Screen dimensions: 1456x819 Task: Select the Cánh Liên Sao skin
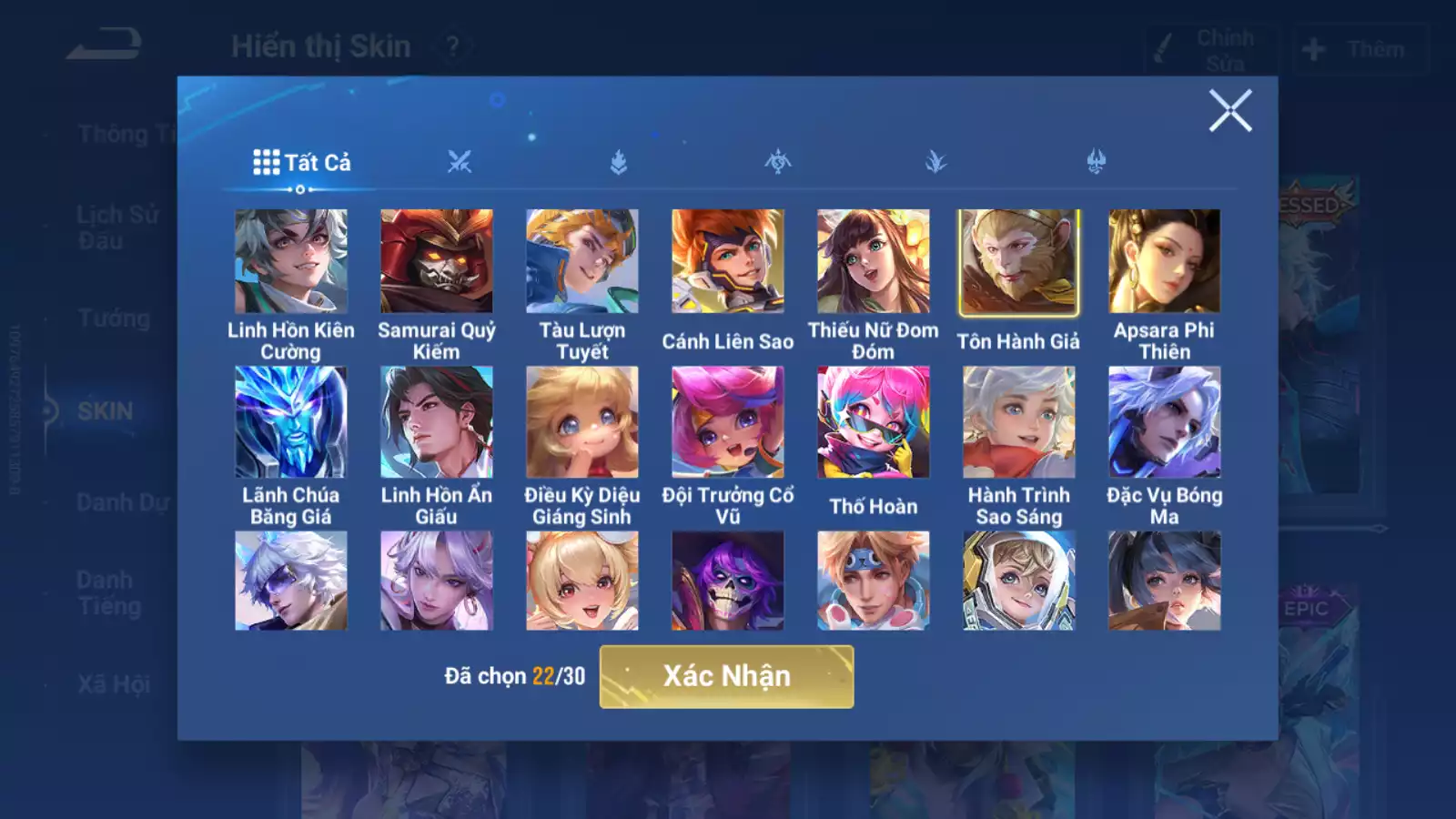[x=728, y=261]
